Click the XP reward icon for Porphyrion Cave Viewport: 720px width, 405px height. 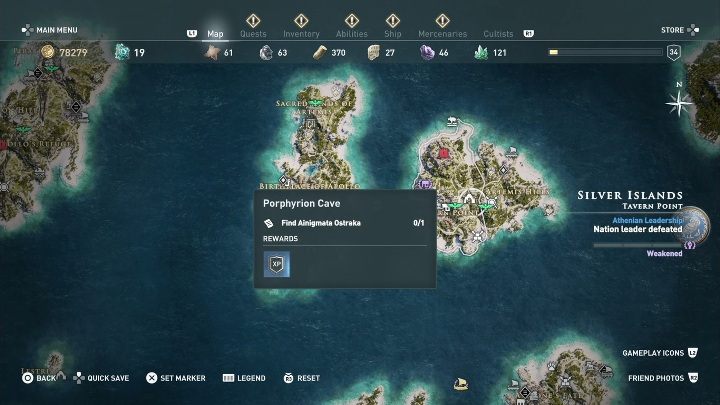(276, 265)
